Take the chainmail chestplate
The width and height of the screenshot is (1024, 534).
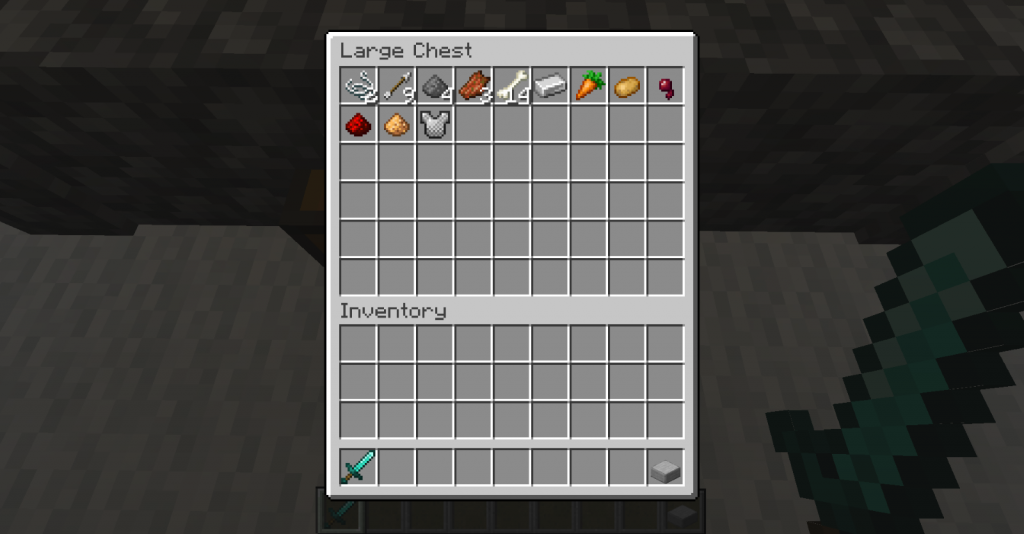(x=435, y=124)
